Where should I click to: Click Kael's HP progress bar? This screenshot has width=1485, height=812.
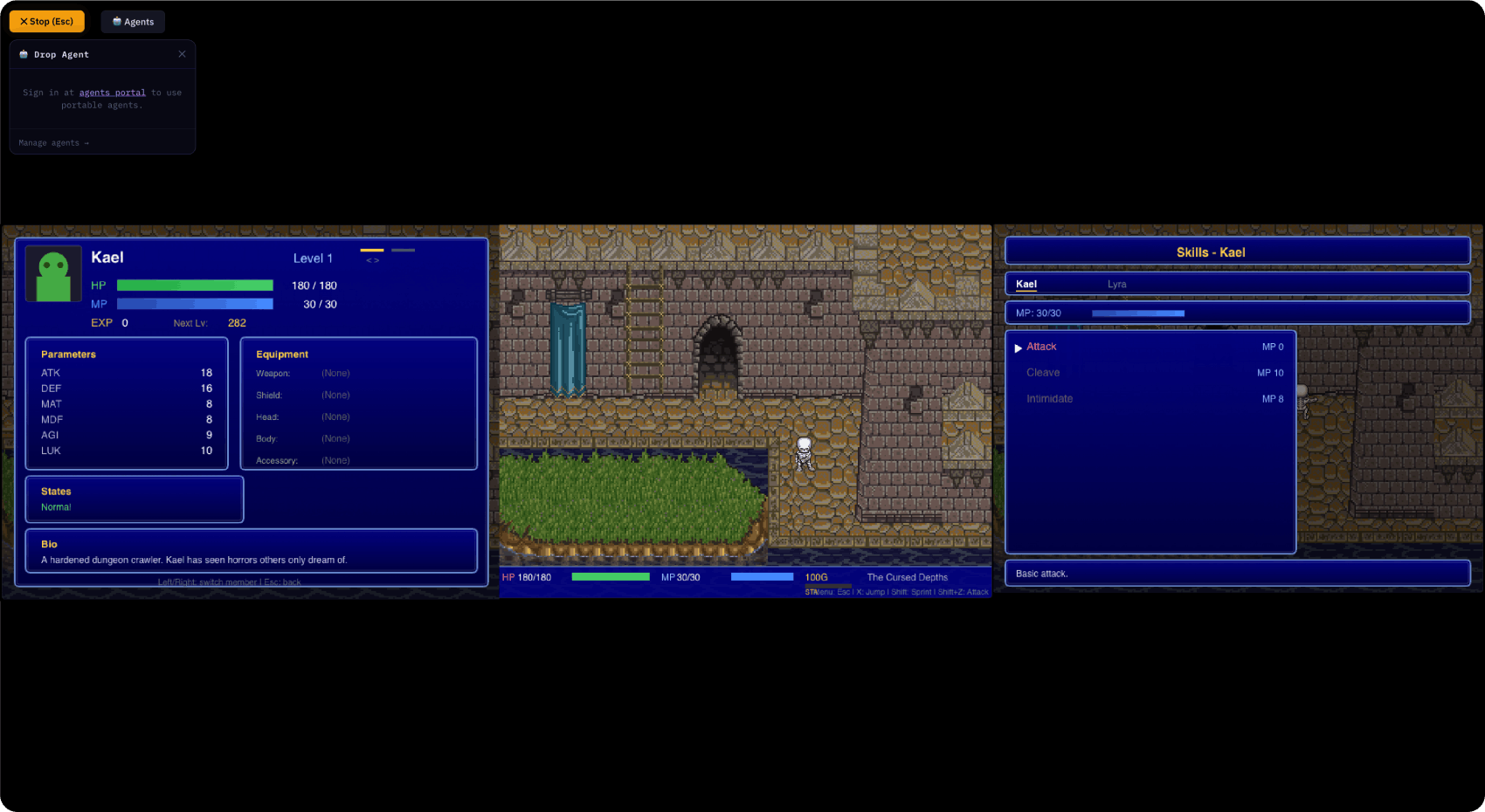click(194, 285)
